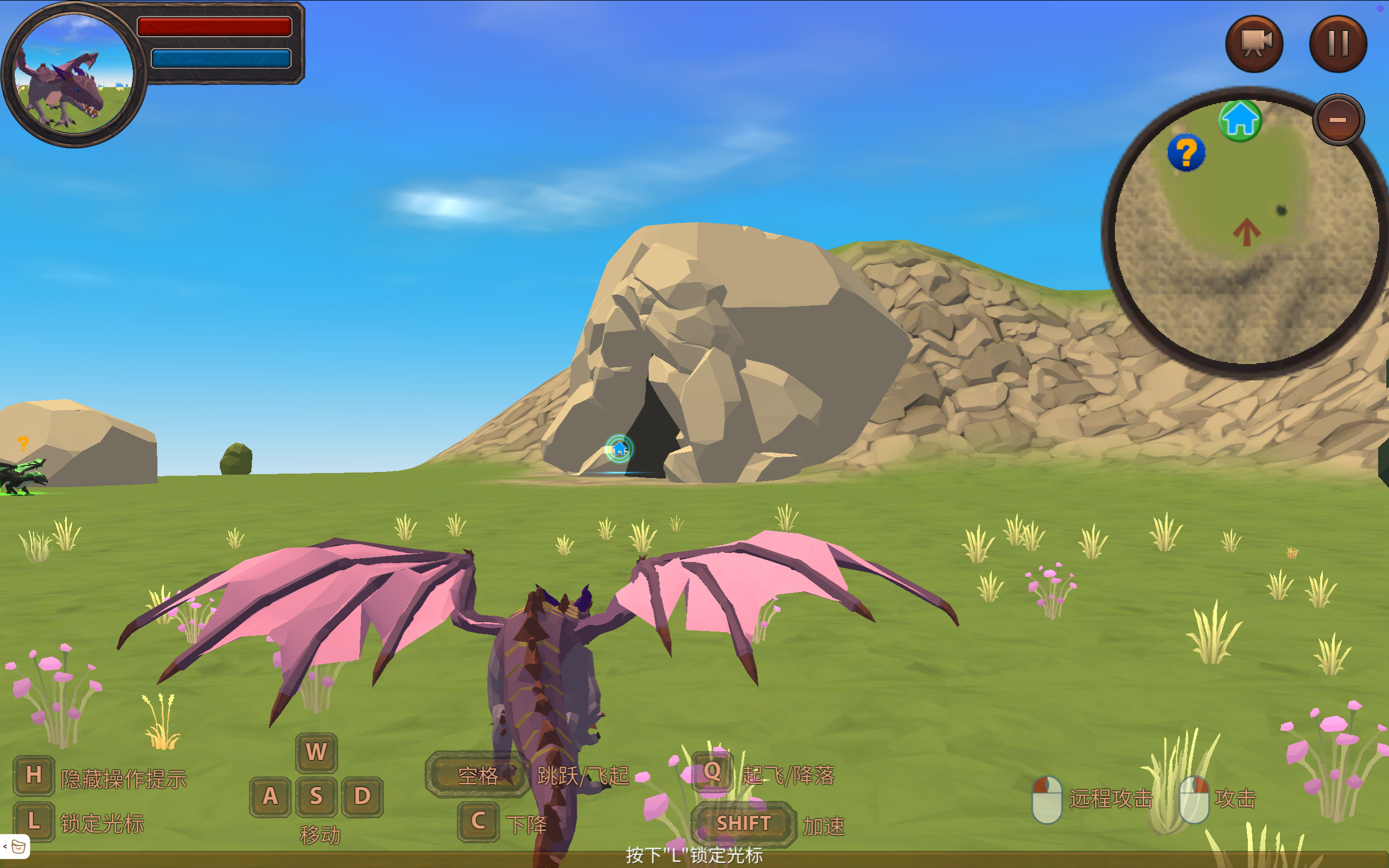Click the pause icon at top right

point(1337,43)
